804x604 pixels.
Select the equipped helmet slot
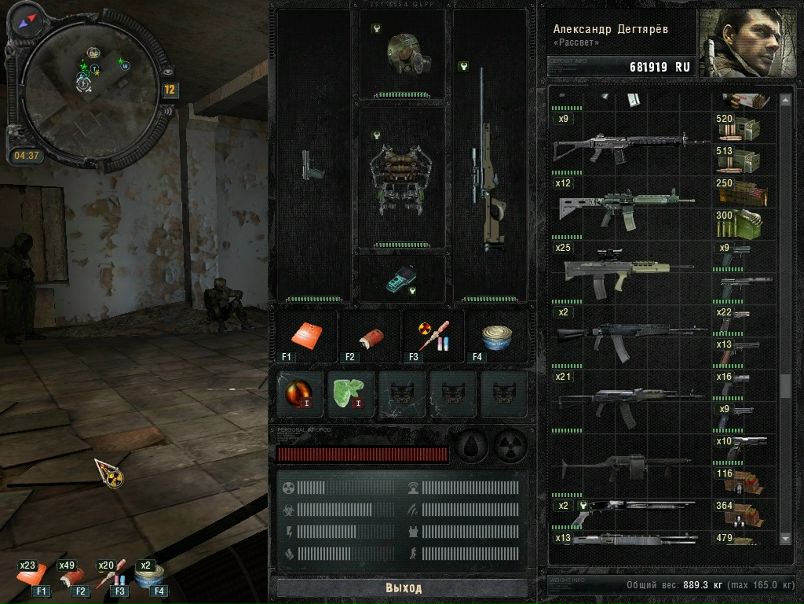pyautogui.click(x=401, y=55)
